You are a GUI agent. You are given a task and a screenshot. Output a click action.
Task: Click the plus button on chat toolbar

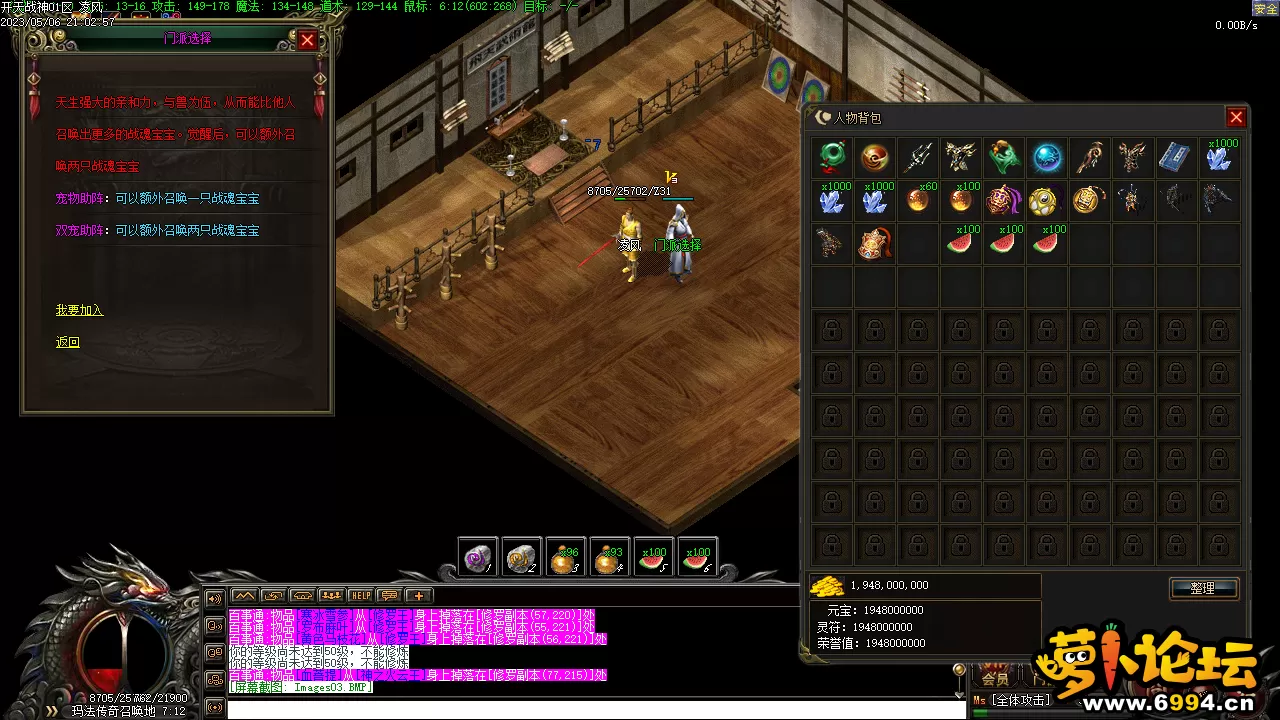click(419, 596)
